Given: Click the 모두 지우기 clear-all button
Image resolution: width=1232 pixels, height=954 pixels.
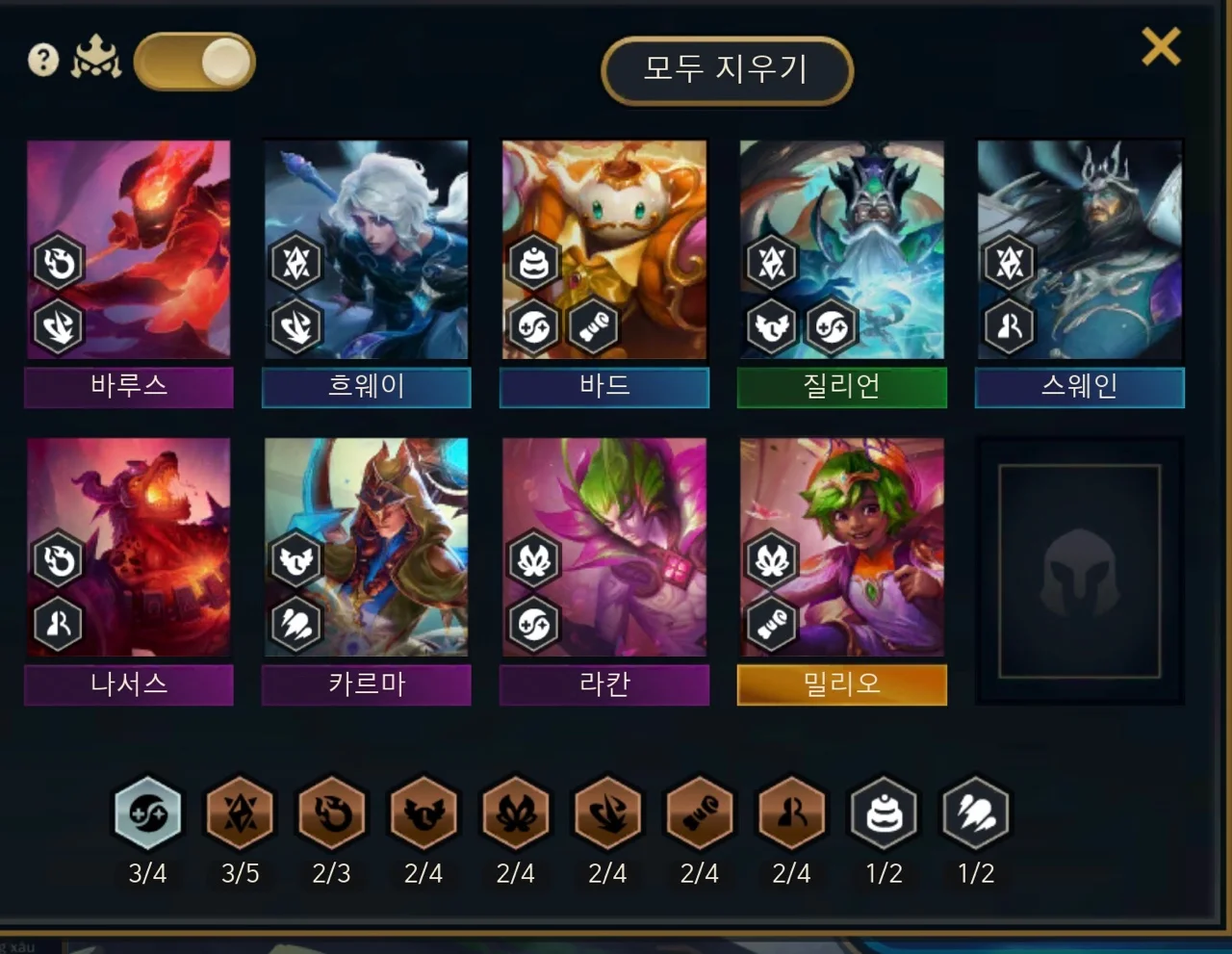Looking at the screenshot, I should point(727,69).
